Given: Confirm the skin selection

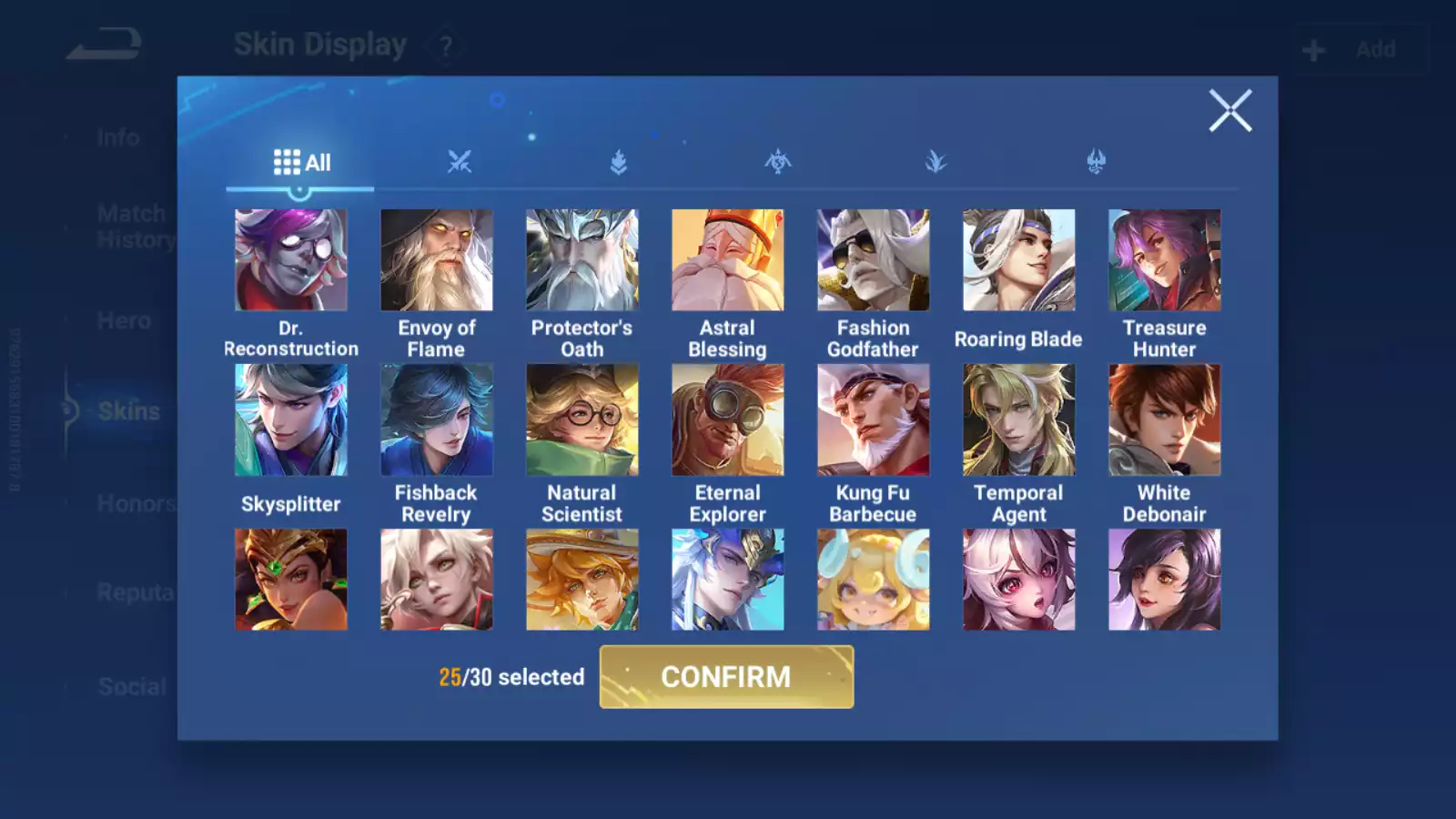Looking at the screenshot, I should [726, 677].
